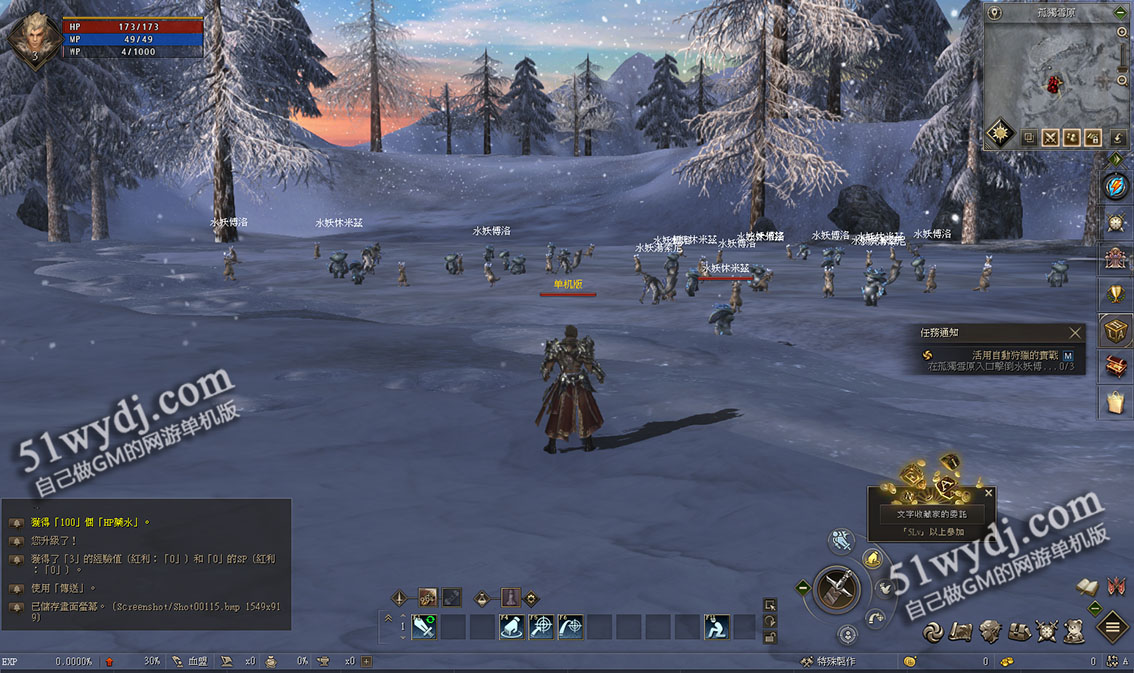Close the quest notification panel

1075,333
